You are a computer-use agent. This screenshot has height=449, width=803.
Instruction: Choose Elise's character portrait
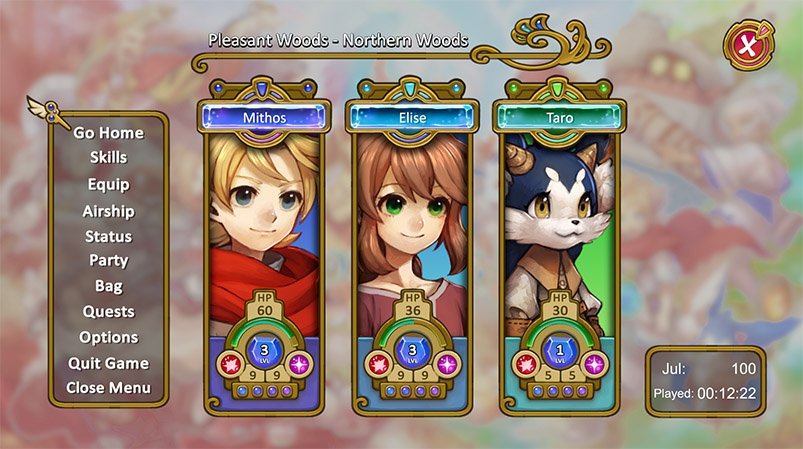[x=412, y=220]
